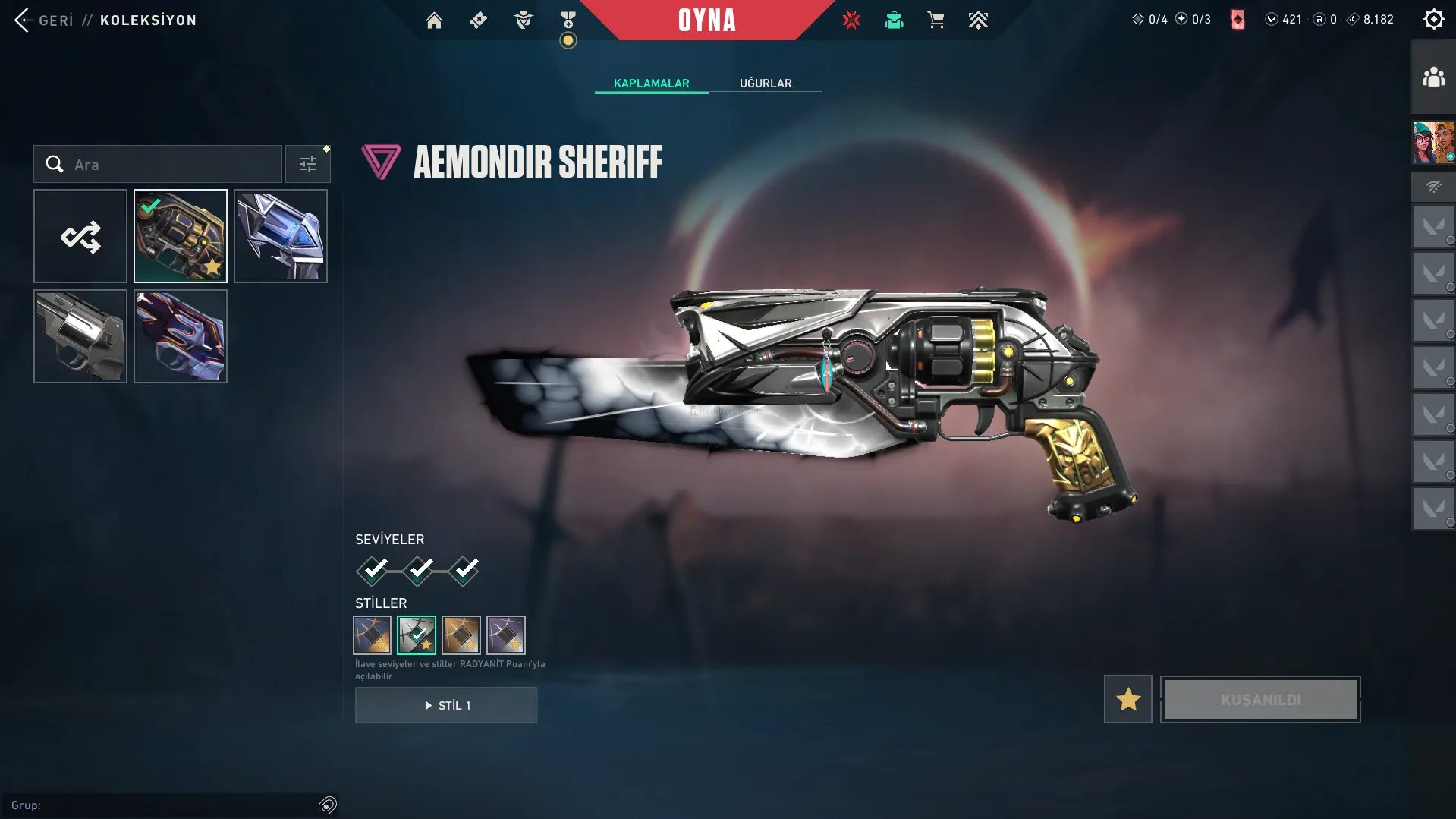Viewport: 1456px width, 819px height.
Task: Open the settings gear icon
Action: pos(1433,20)
